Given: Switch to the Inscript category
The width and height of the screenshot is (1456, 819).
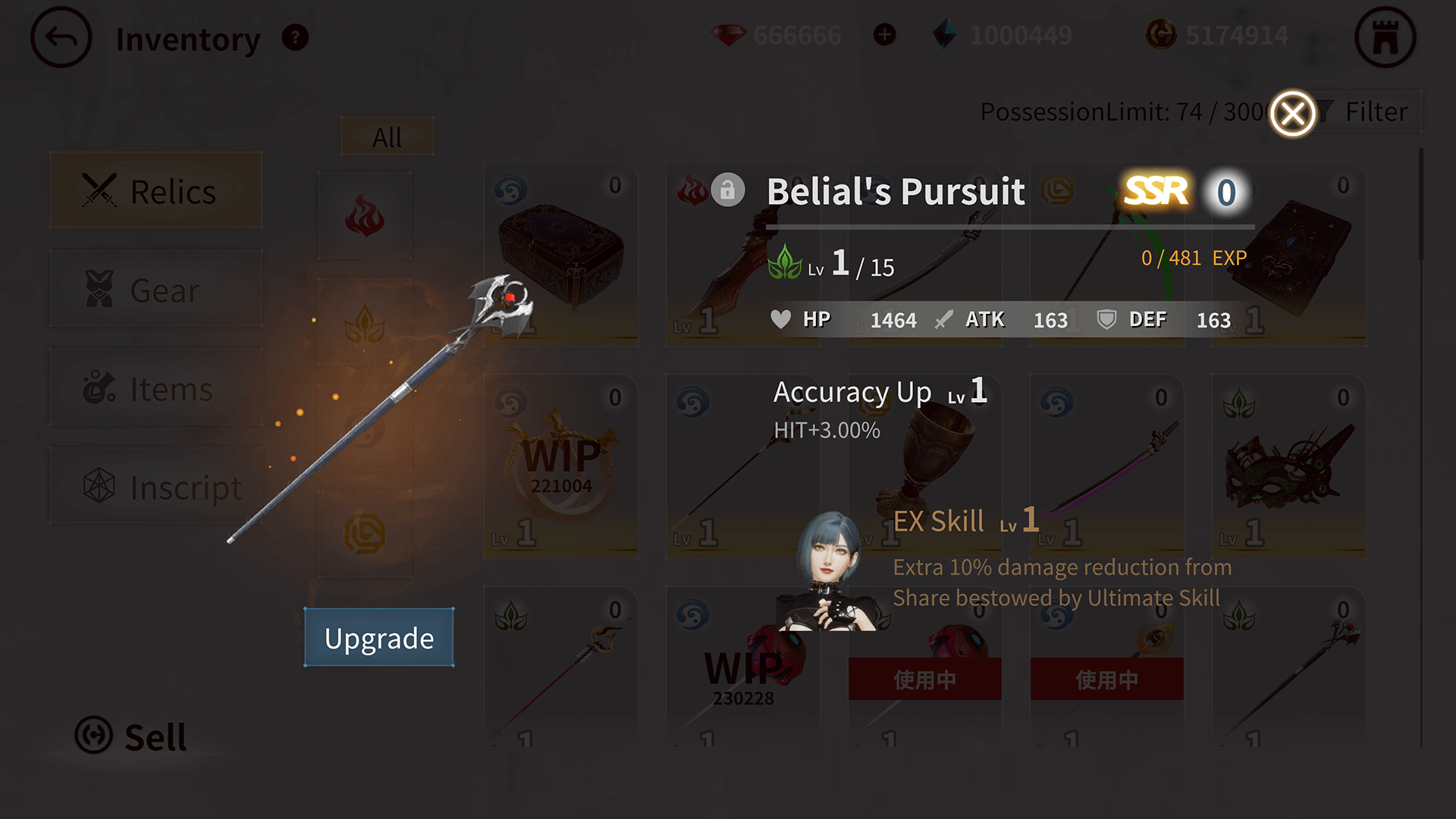Looking at the screenshot, I should pos(156,487).
